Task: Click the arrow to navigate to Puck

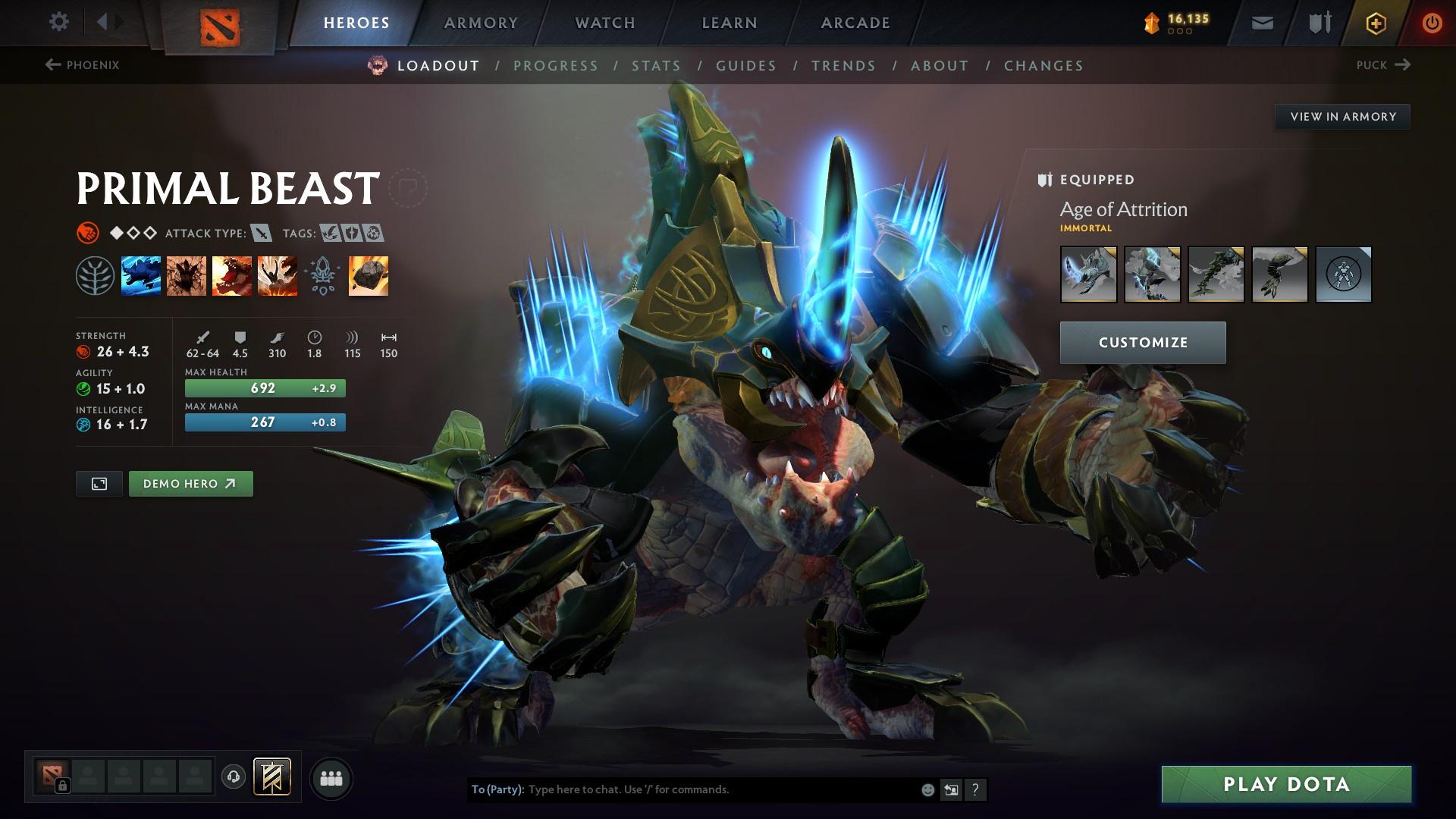Action: pyautogui.click(x=1404, y=65)
